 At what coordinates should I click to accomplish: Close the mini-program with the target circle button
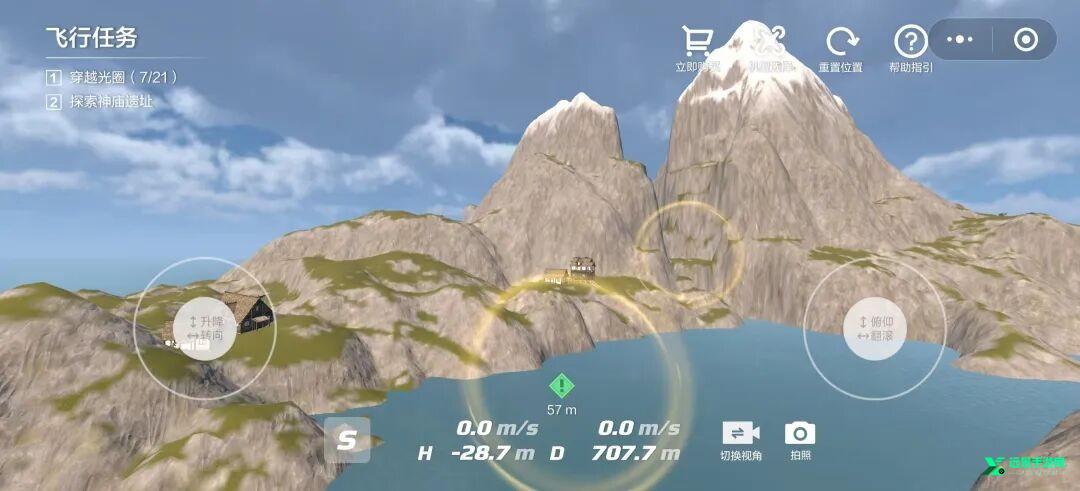(x=1026, y=39)
